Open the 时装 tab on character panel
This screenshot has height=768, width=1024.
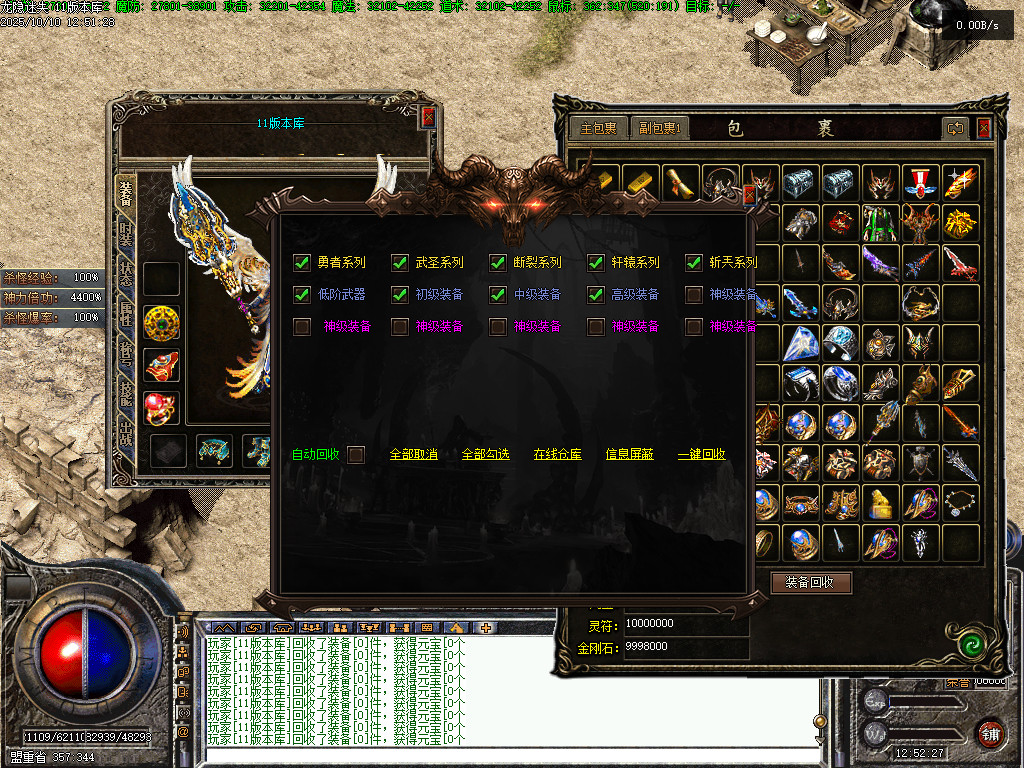[126, 234]
